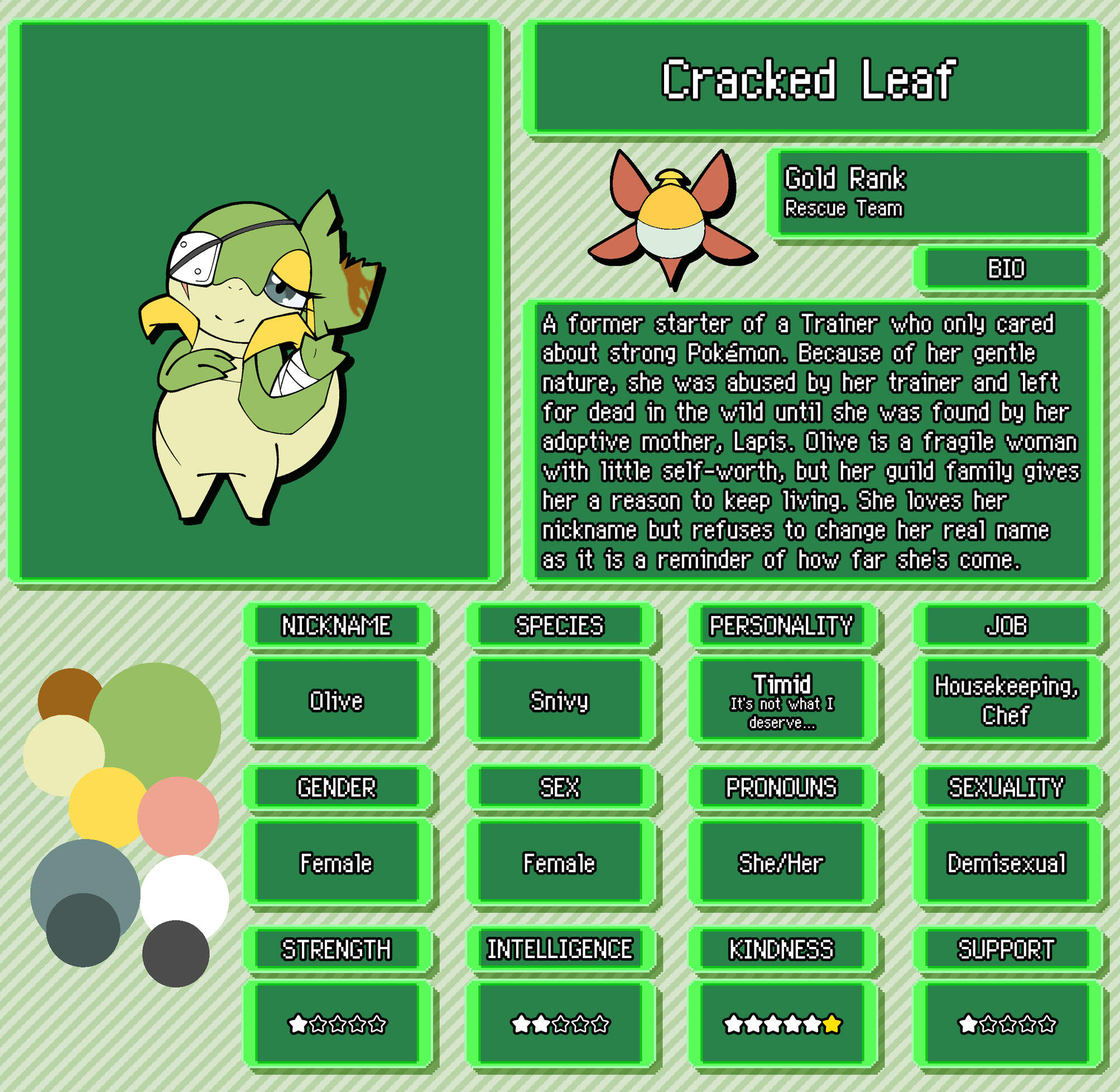Open the BIO label

[x=1007, y=268]
